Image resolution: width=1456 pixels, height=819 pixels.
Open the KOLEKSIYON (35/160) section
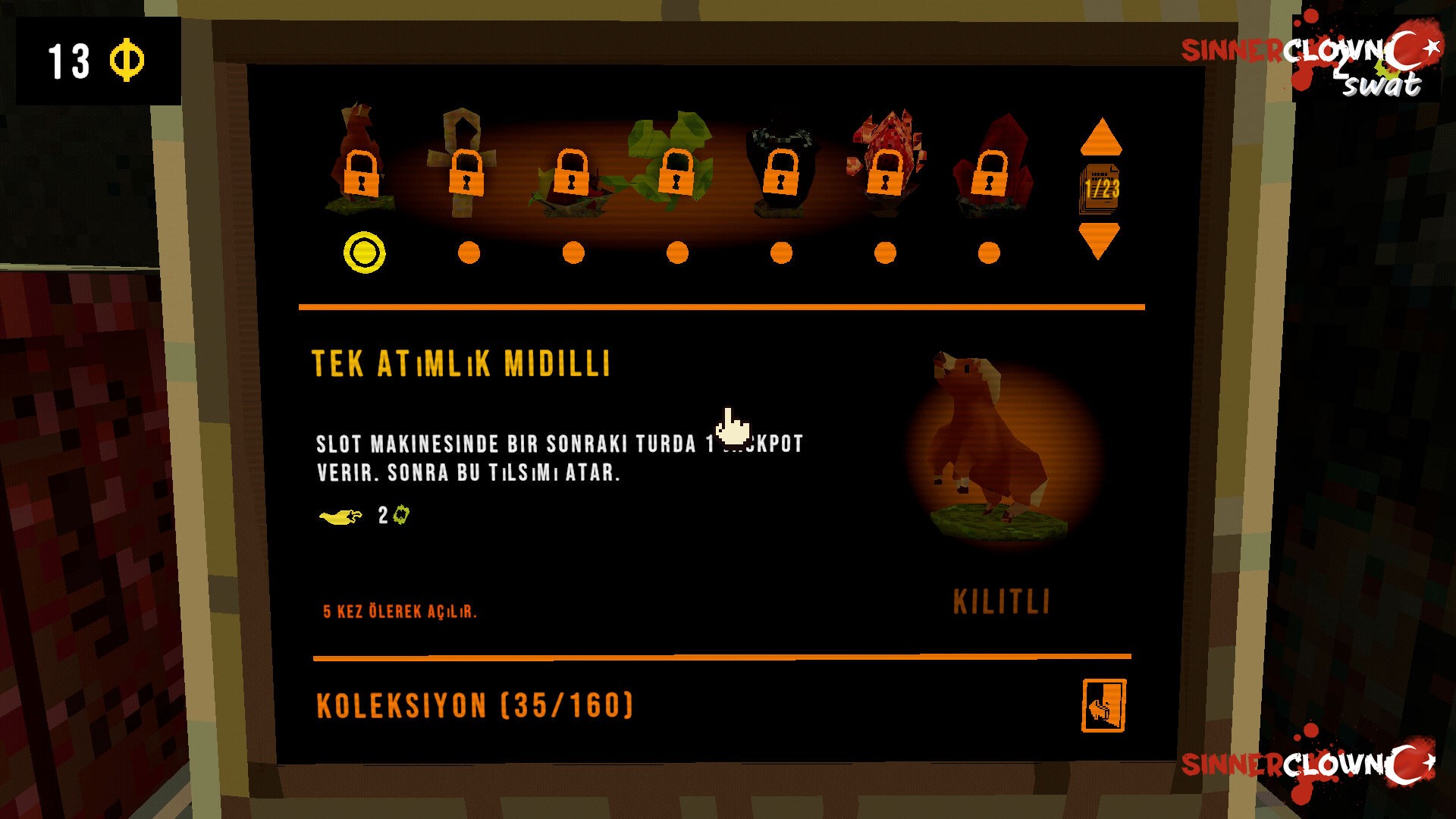click(475, 707)
